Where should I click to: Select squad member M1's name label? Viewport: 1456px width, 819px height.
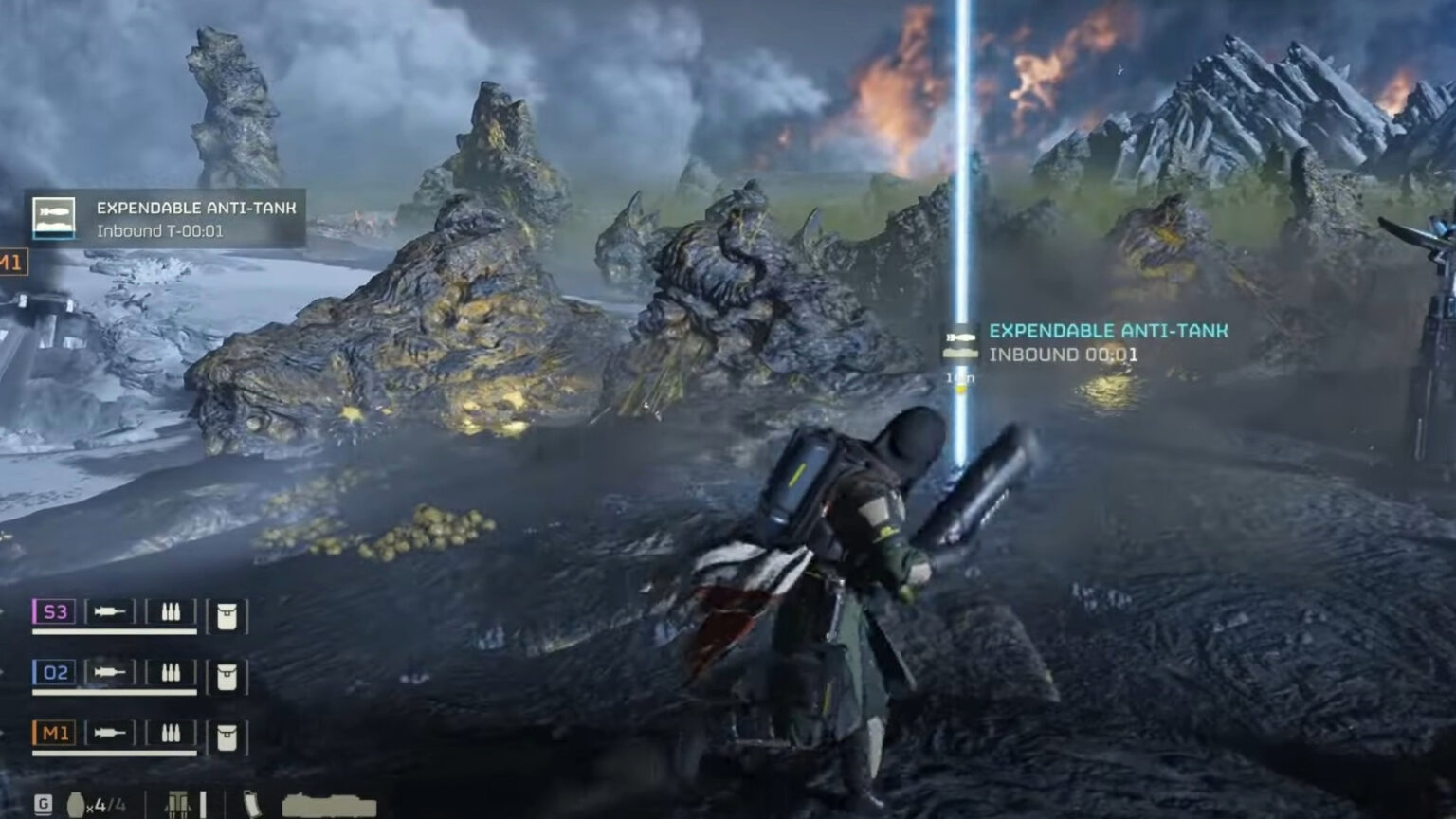pyautogui.click(x=55, y=734)
